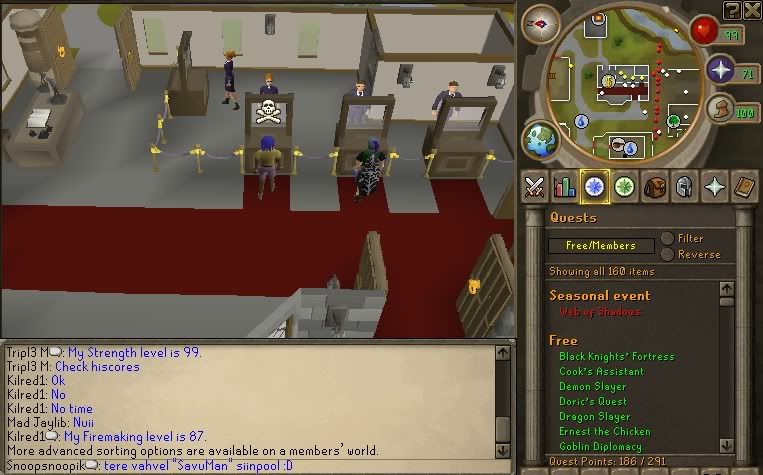Open the backpack Inventory tab
Screen dimensions: 763x475
[655, 187]
